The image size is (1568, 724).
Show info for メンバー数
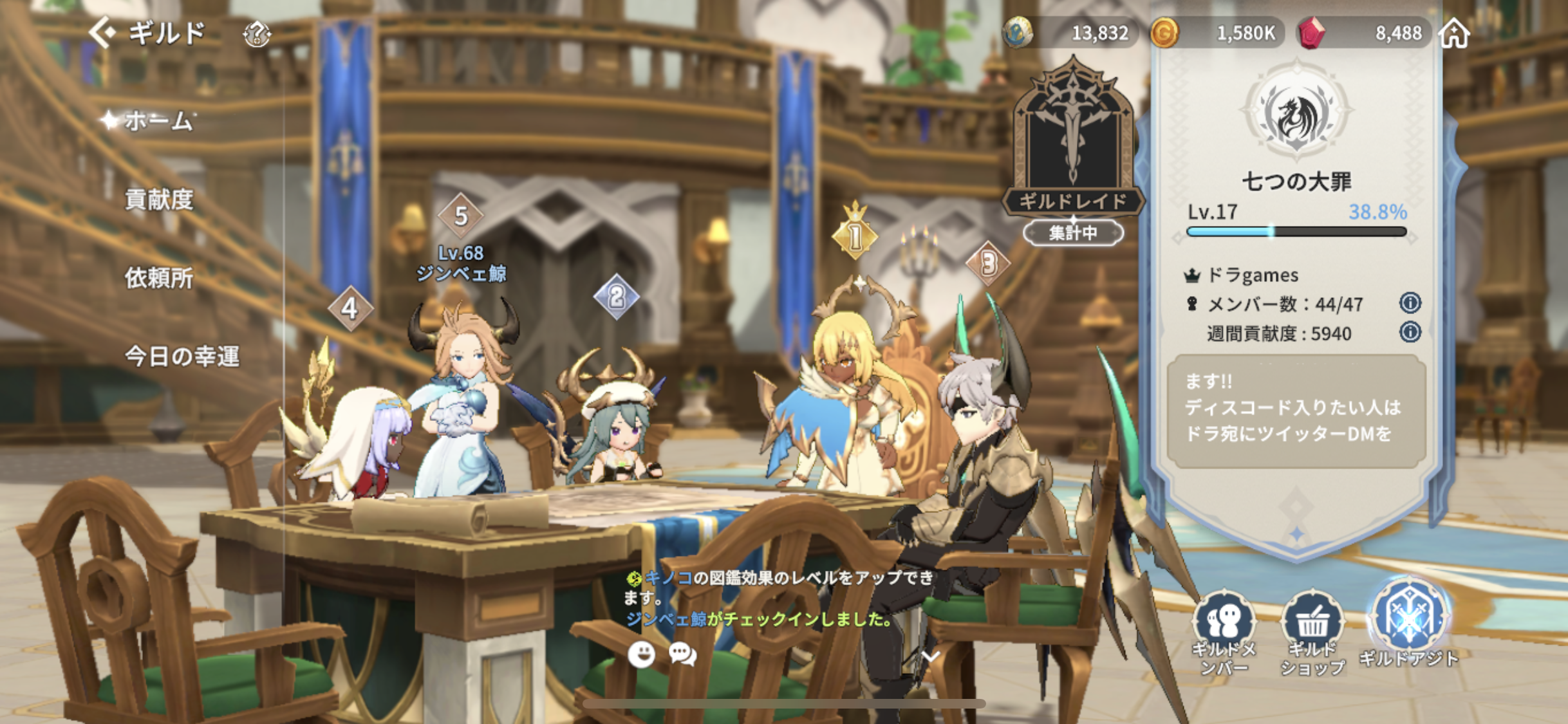point(1410,302)
